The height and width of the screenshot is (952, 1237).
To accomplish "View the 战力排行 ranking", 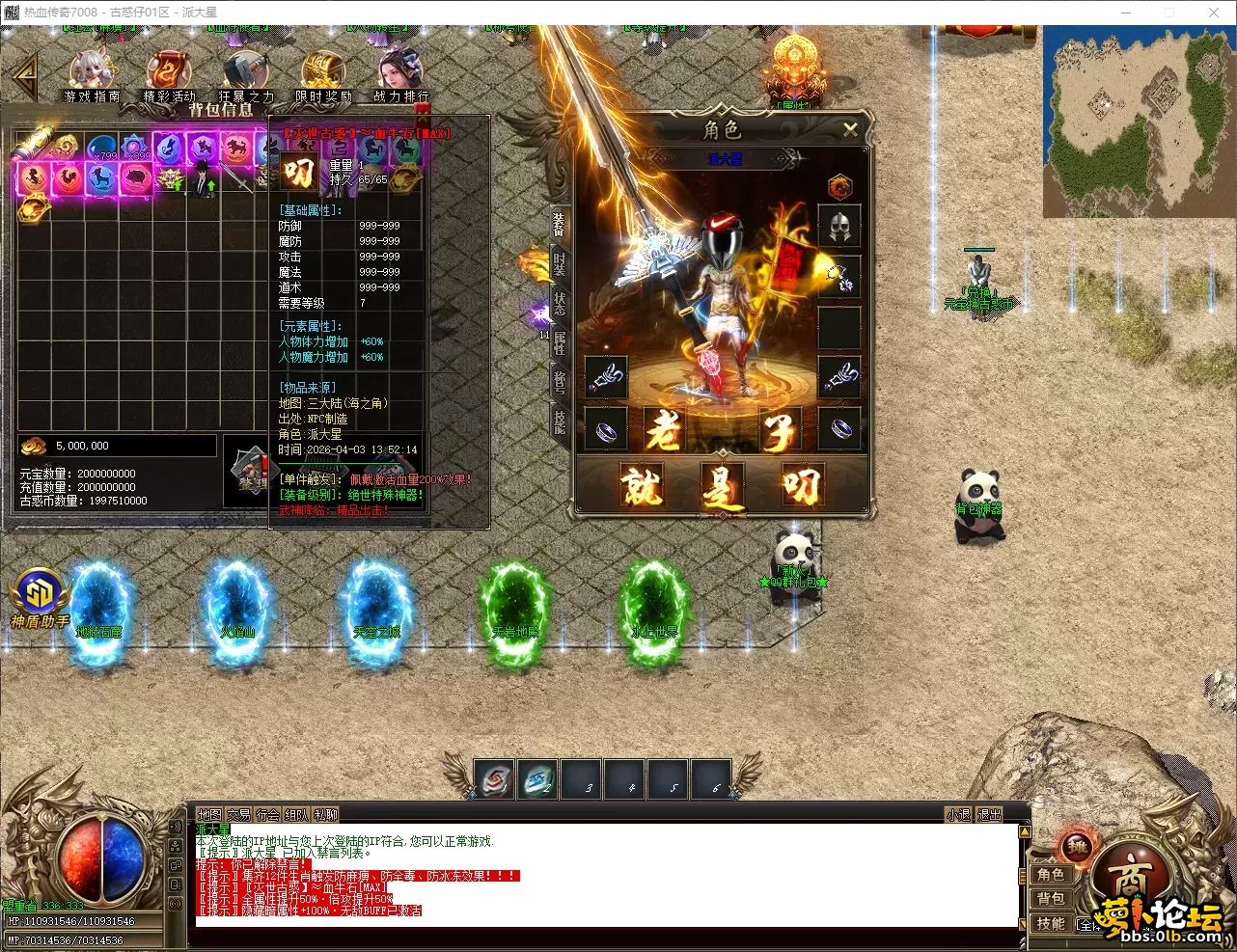I will coord(400,75).
